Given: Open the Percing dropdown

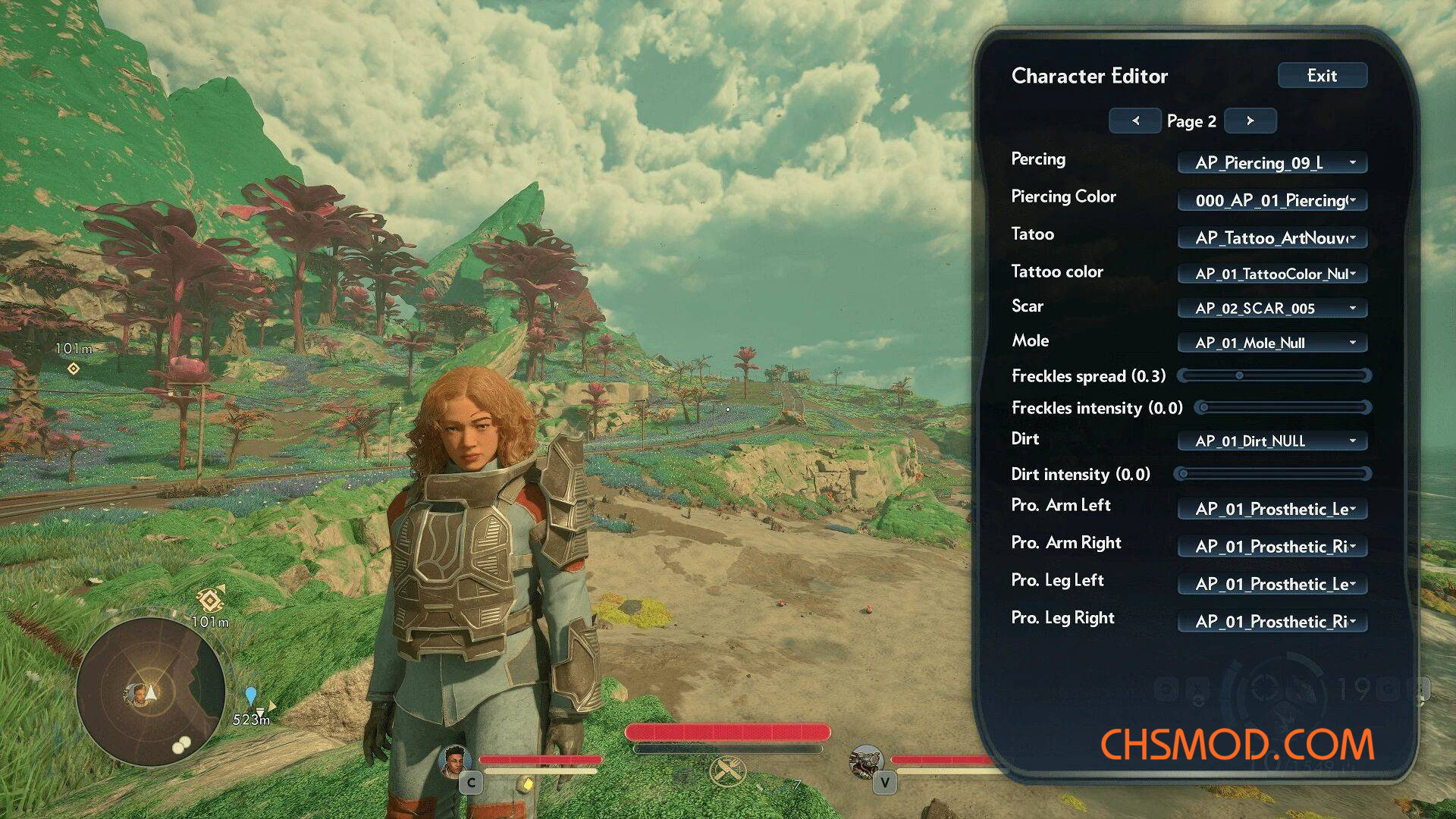Looking at the screenshot, I should click(x=1272, y=163).
